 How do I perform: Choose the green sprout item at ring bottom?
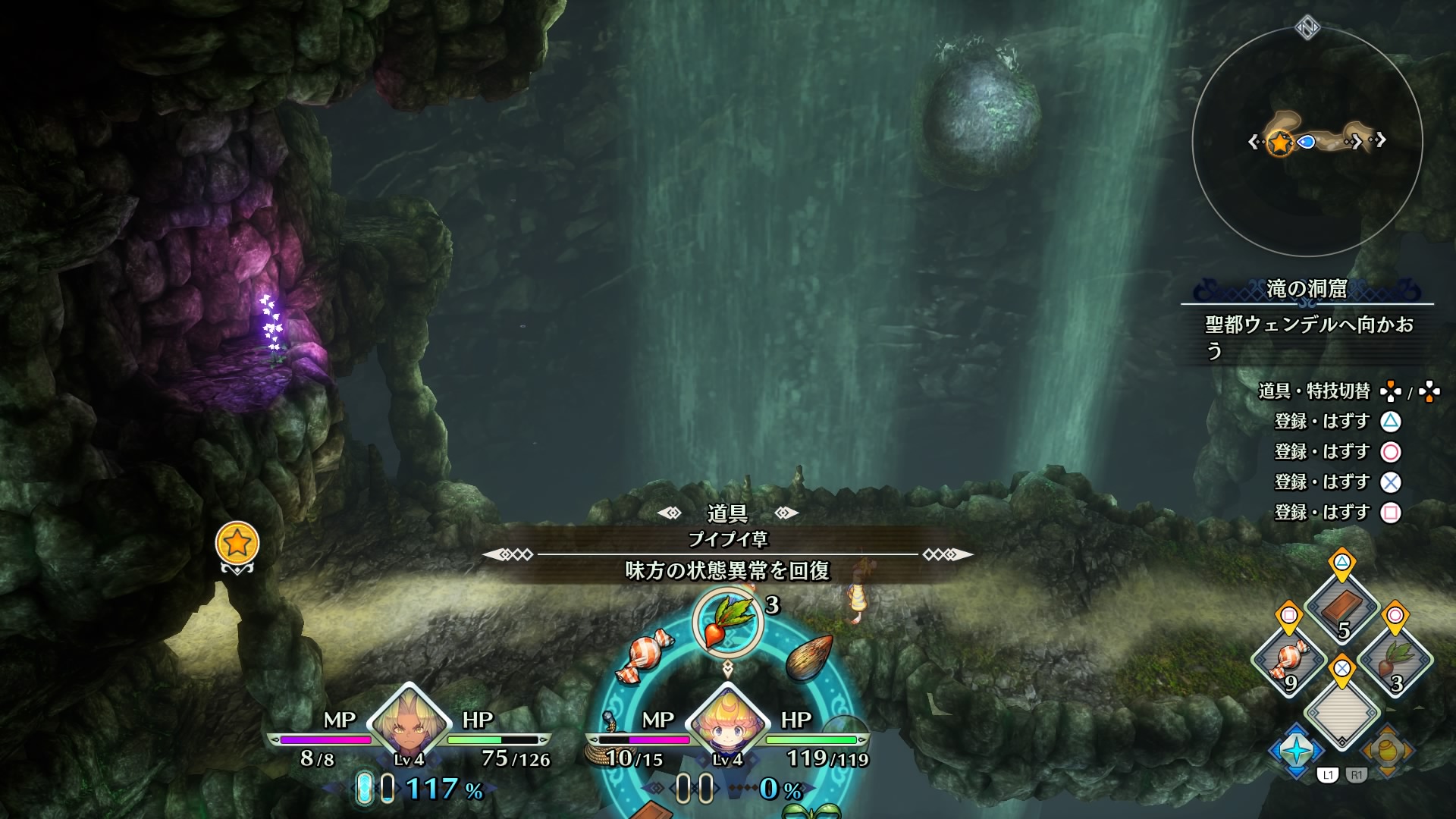point(810,811)
